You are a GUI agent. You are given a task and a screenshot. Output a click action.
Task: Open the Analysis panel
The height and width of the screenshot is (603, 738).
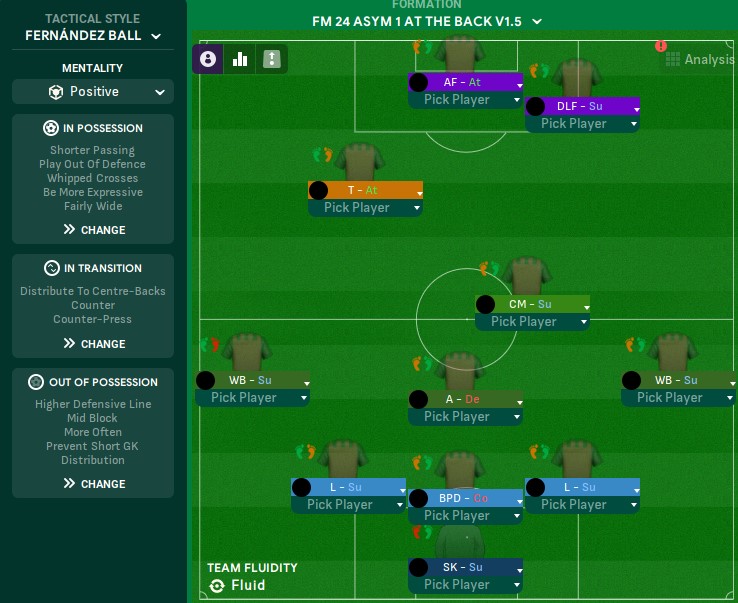700,60
